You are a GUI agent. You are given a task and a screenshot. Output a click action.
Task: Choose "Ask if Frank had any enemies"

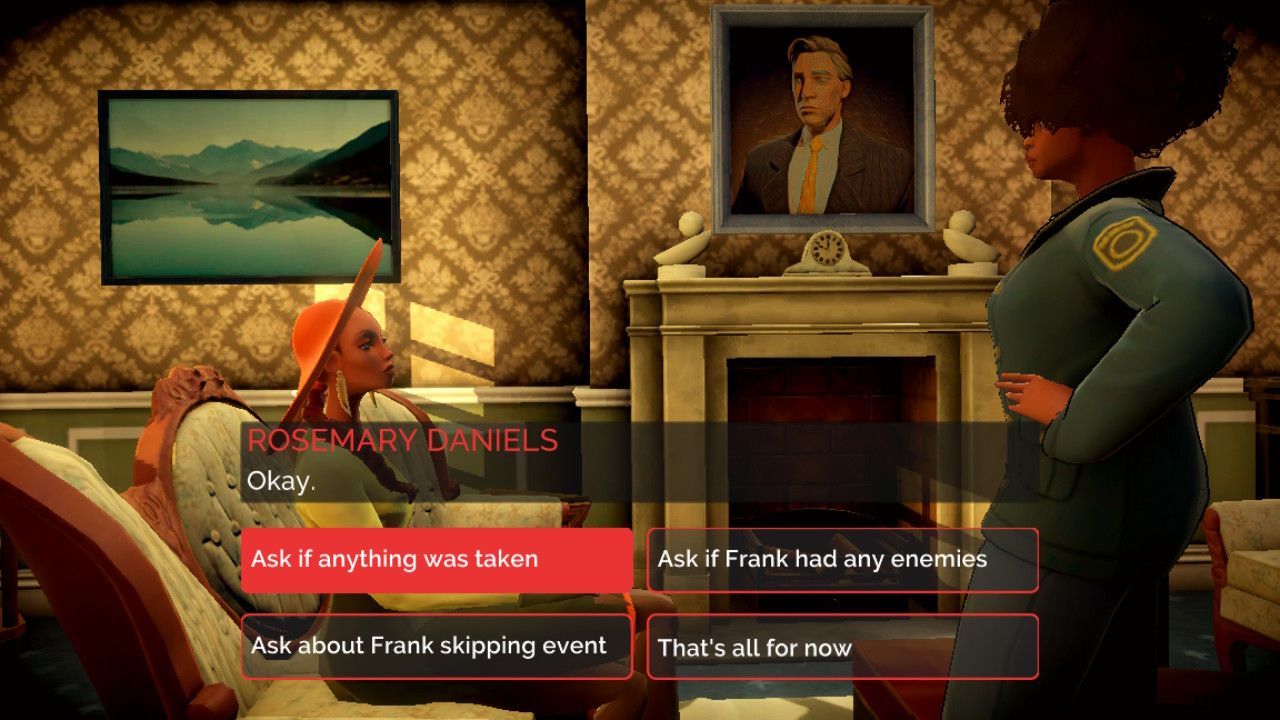(843, 560)
